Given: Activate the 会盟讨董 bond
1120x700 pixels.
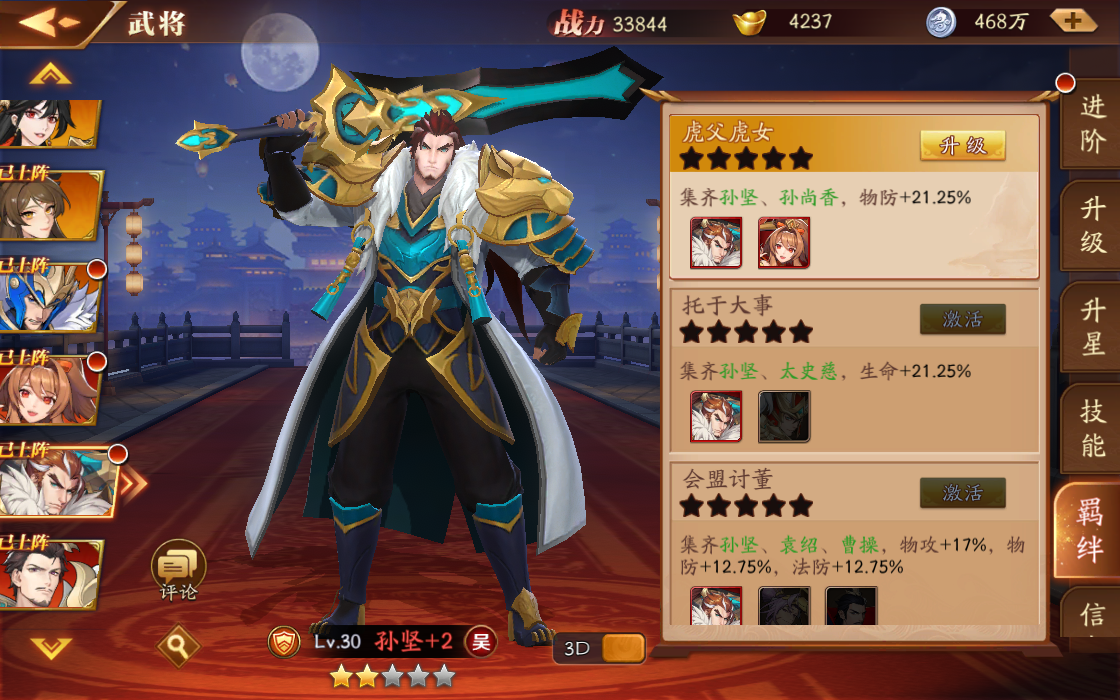Looking at the screenshot, I should 962,493.
